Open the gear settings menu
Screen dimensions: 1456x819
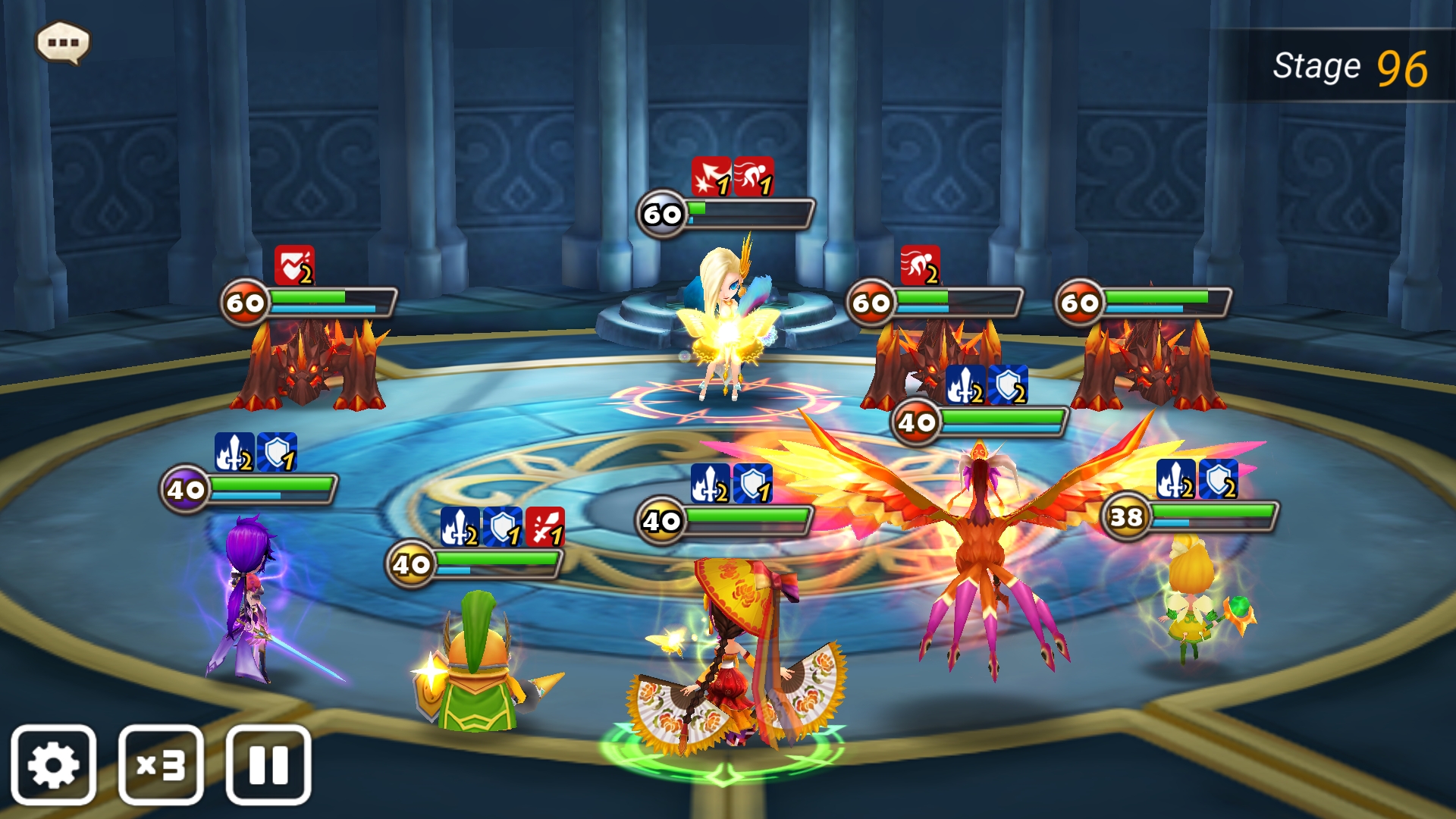[x=53, y=764]
